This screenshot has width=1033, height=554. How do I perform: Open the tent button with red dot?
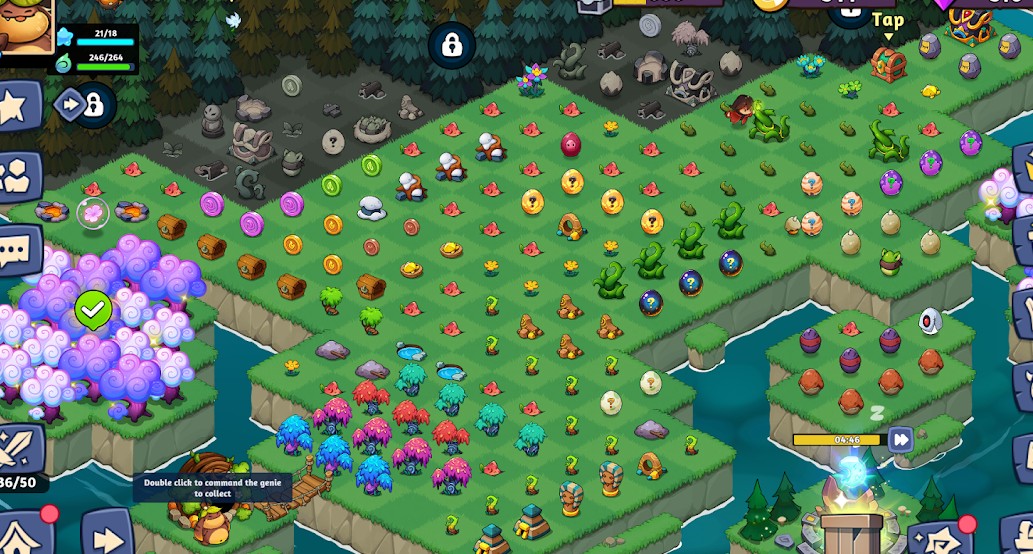[22, 536]
